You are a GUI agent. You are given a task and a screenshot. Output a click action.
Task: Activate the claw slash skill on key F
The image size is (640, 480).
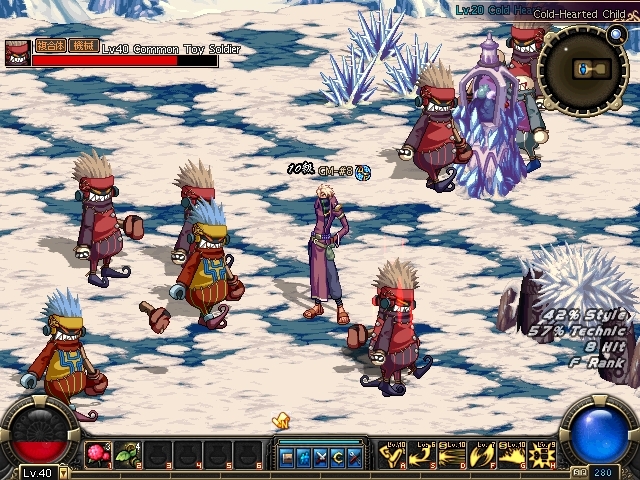click(481, 456)
